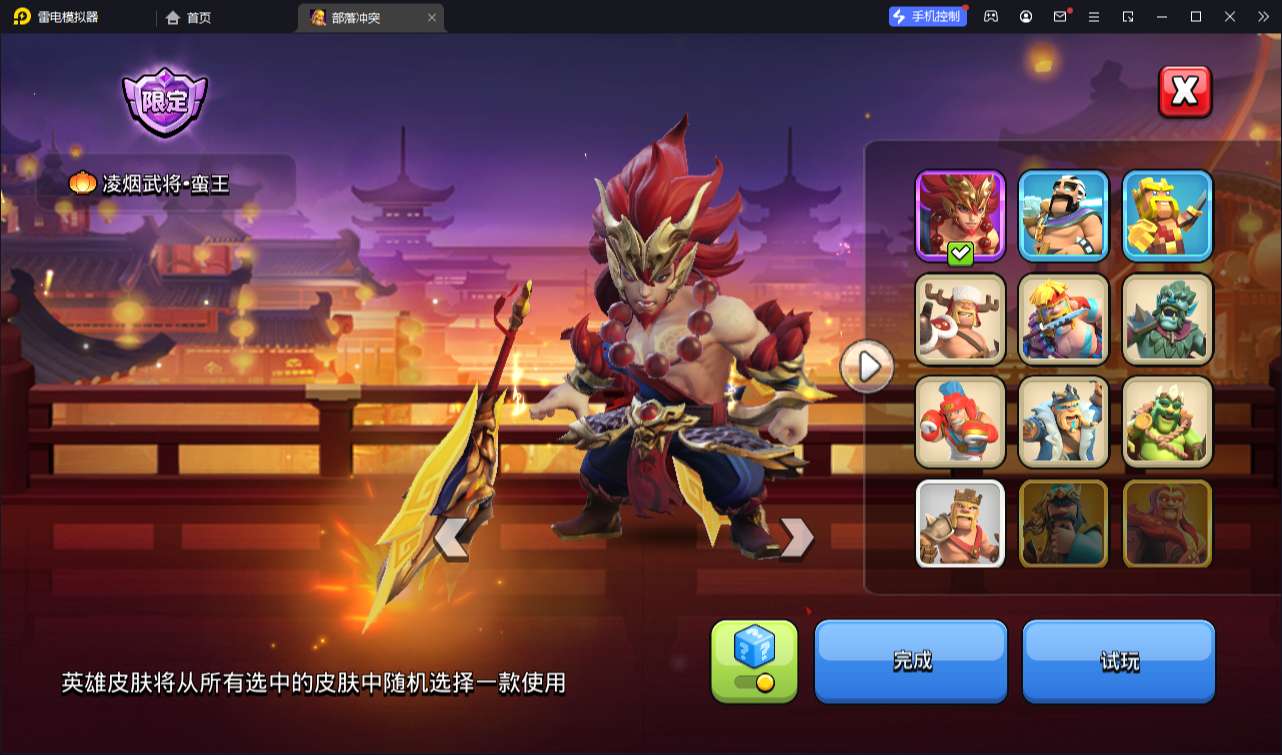Click the screen rotation/capture icon in title bar
This screenshot has width=1282, height=755.
pos(1130,17)
